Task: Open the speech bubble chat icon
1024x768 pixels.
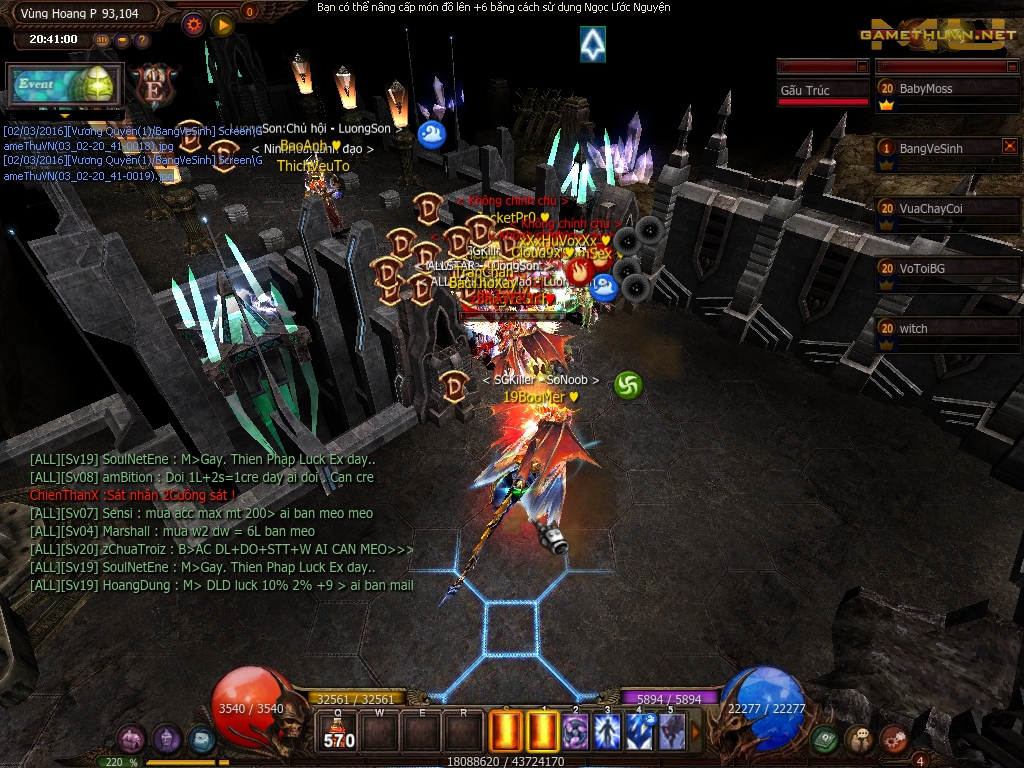Action: 859,740
